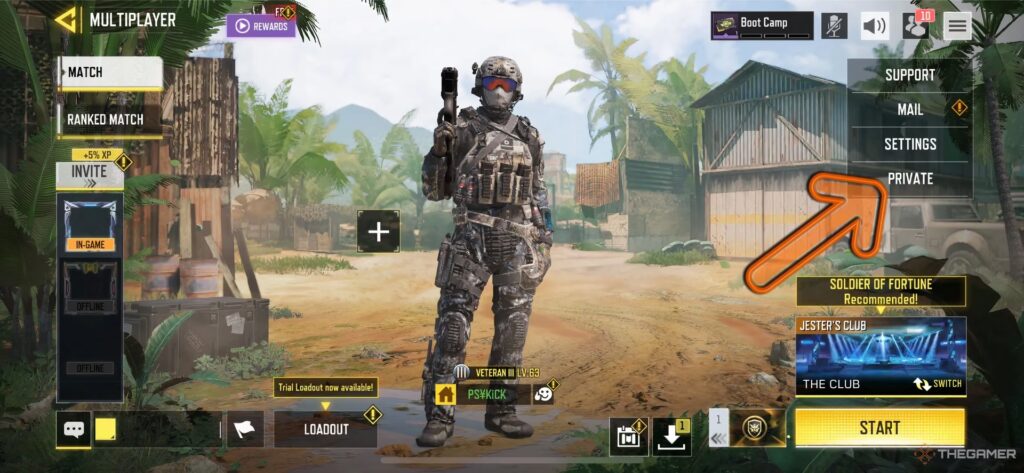Open the chat speech-bubble icon

73,430
